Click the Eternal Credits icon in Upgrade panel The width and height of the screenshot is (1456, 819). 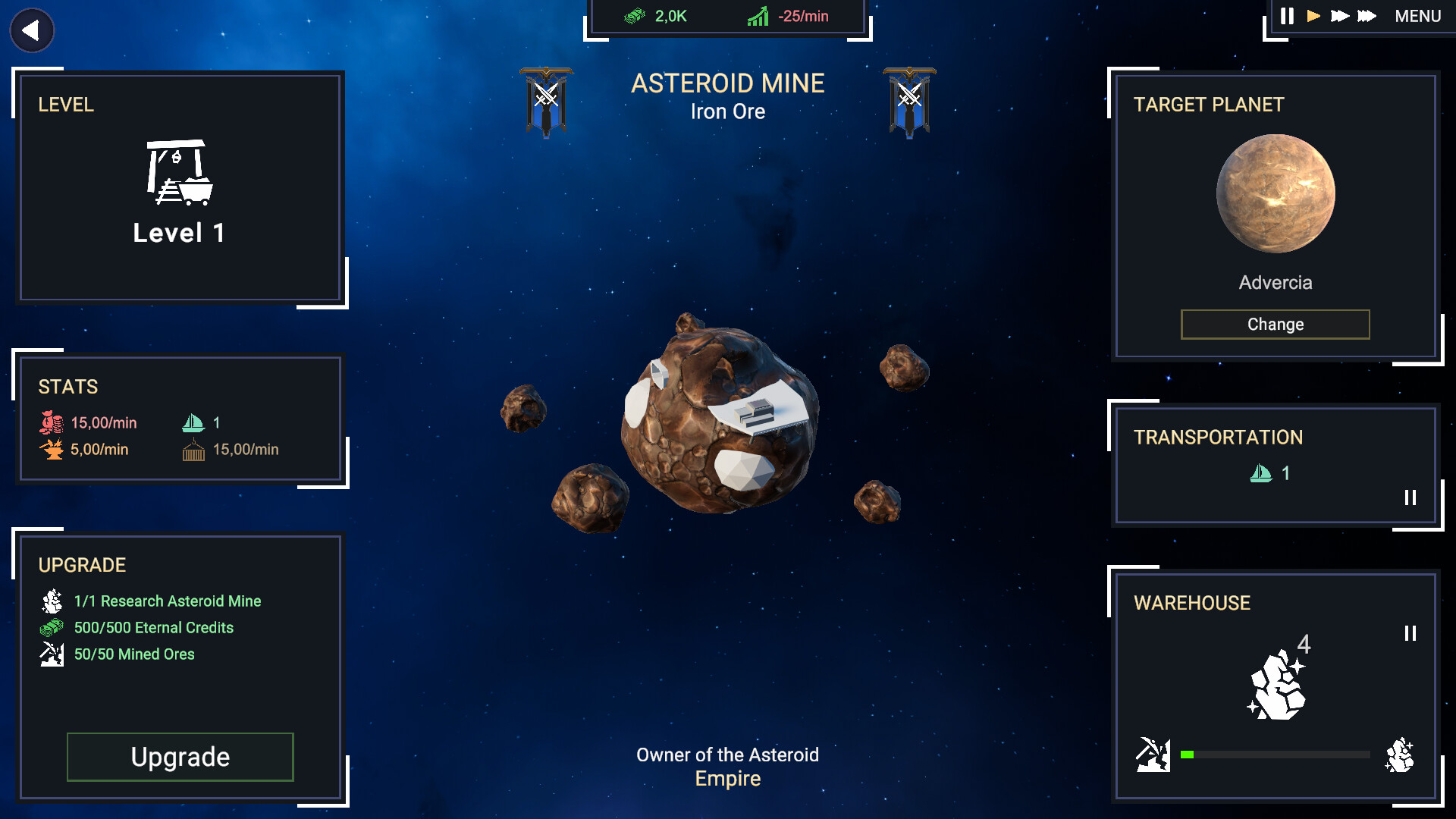[51, 627]
